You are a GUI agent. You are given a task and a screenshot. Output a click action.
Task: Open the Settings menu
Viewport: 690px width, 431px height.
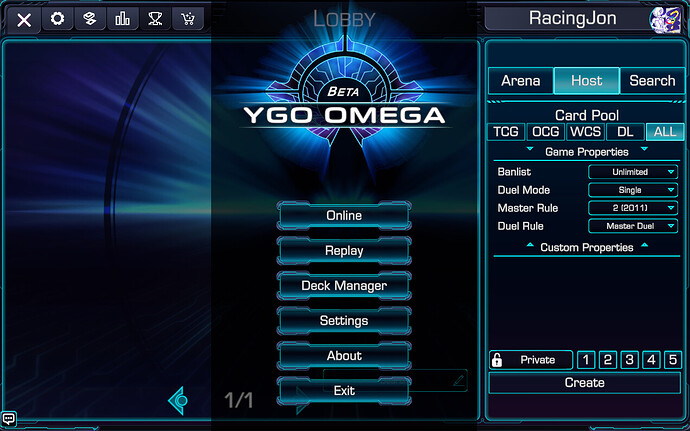[344, 321]
